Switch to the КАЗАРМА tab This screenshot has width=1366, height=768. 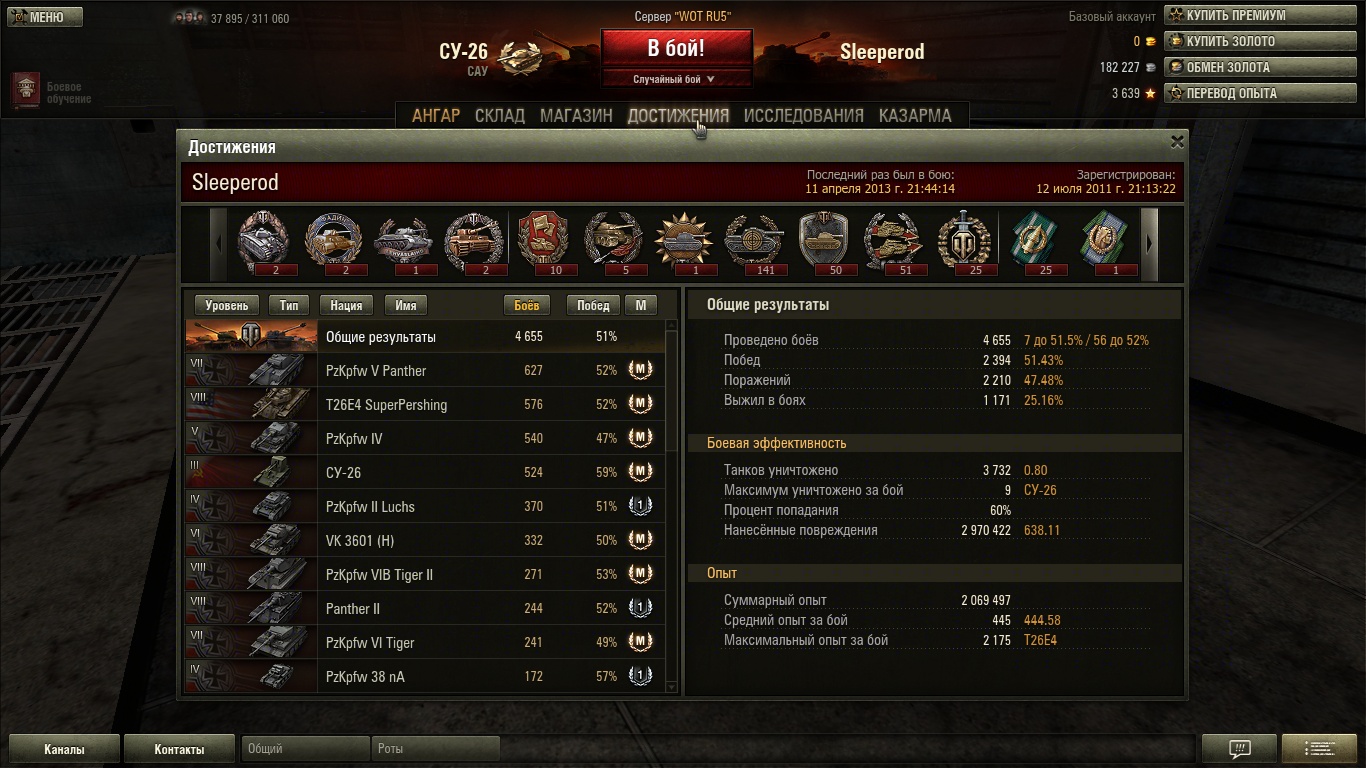(x=915, y=116)
